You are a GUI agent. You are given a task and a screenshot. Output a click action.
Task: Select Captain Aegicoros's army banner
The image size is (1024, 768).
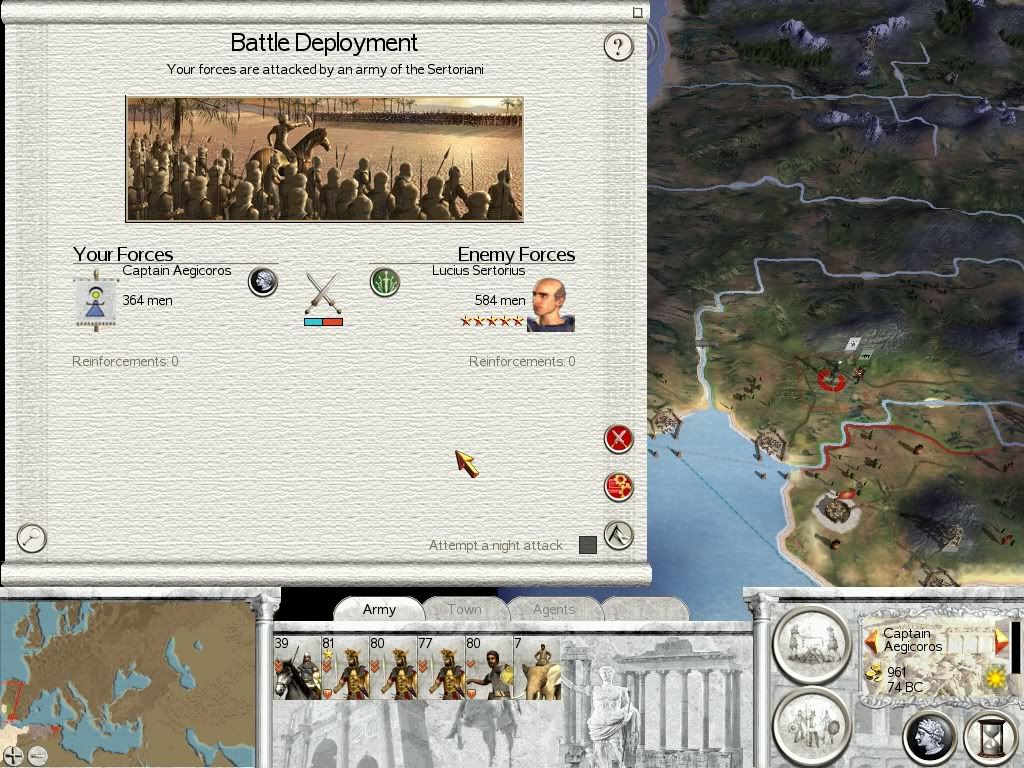pos(96,298)
